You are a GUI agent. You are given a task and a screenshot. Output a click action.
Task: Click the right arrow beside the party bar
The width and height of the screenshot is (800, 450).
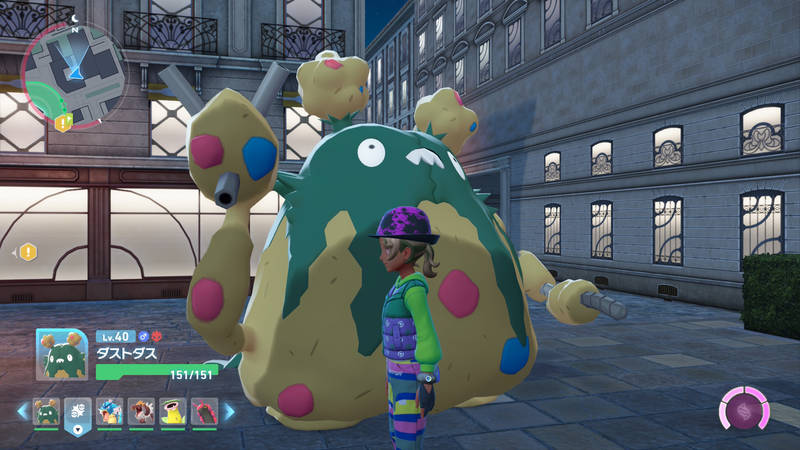(x=229, y=411)
